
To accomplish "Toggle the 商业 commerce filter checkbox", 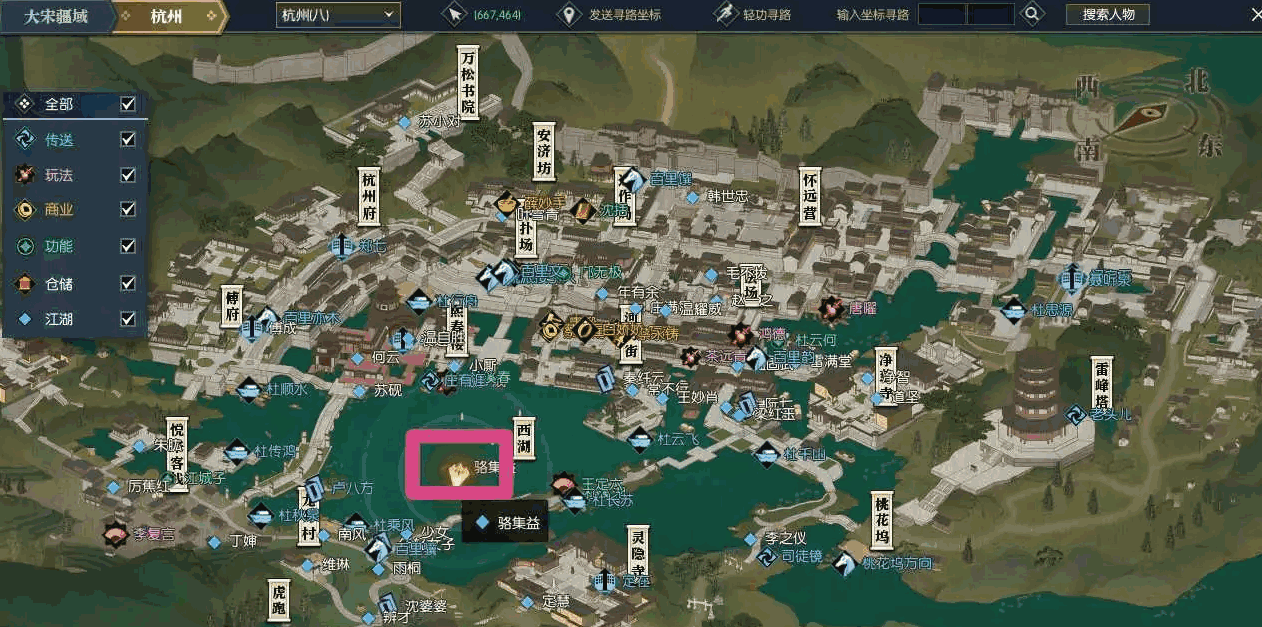I will [128, 210].
